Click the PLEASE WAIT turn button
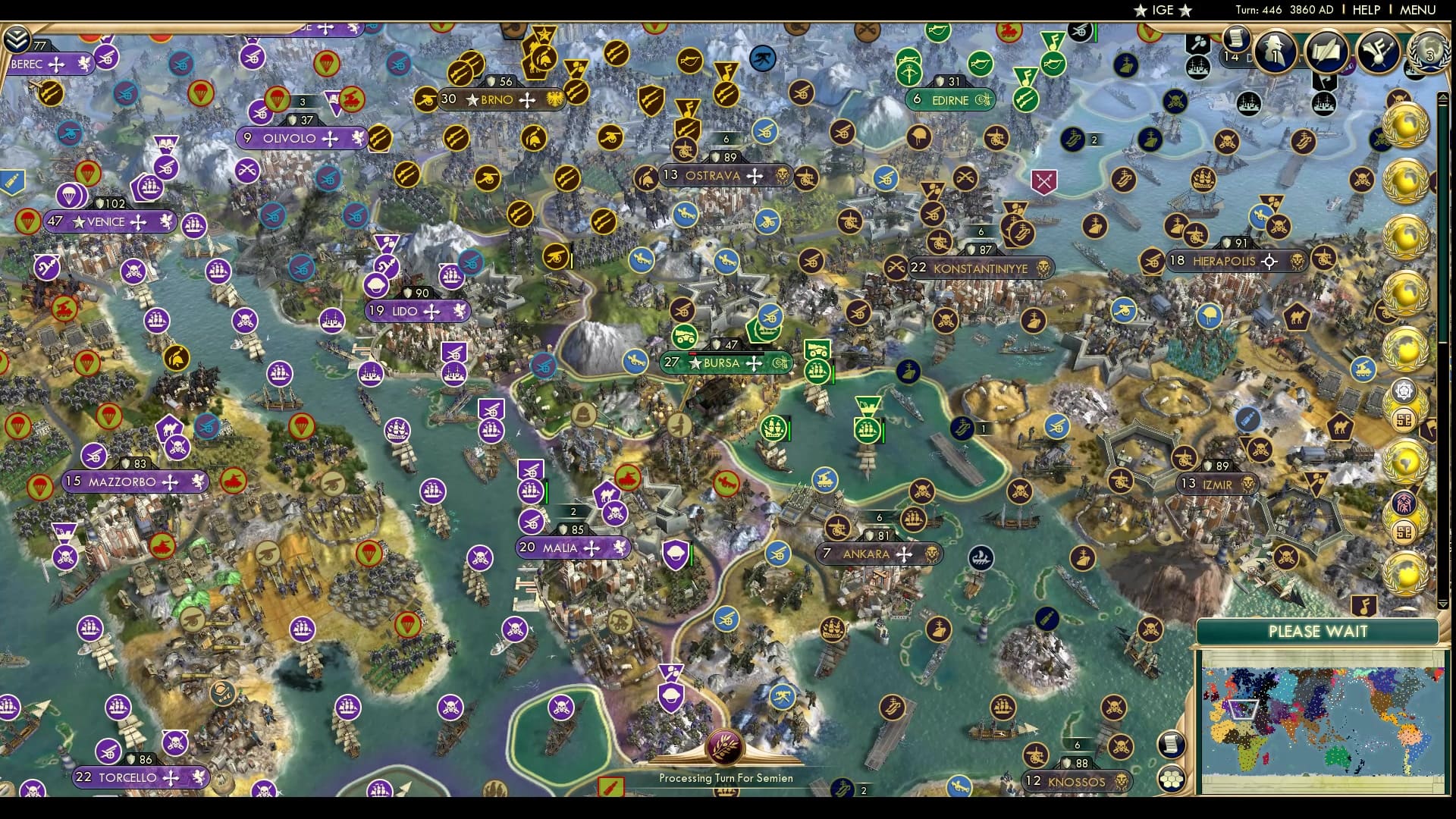This screenshot has height=819, width=1456. 1317,632
